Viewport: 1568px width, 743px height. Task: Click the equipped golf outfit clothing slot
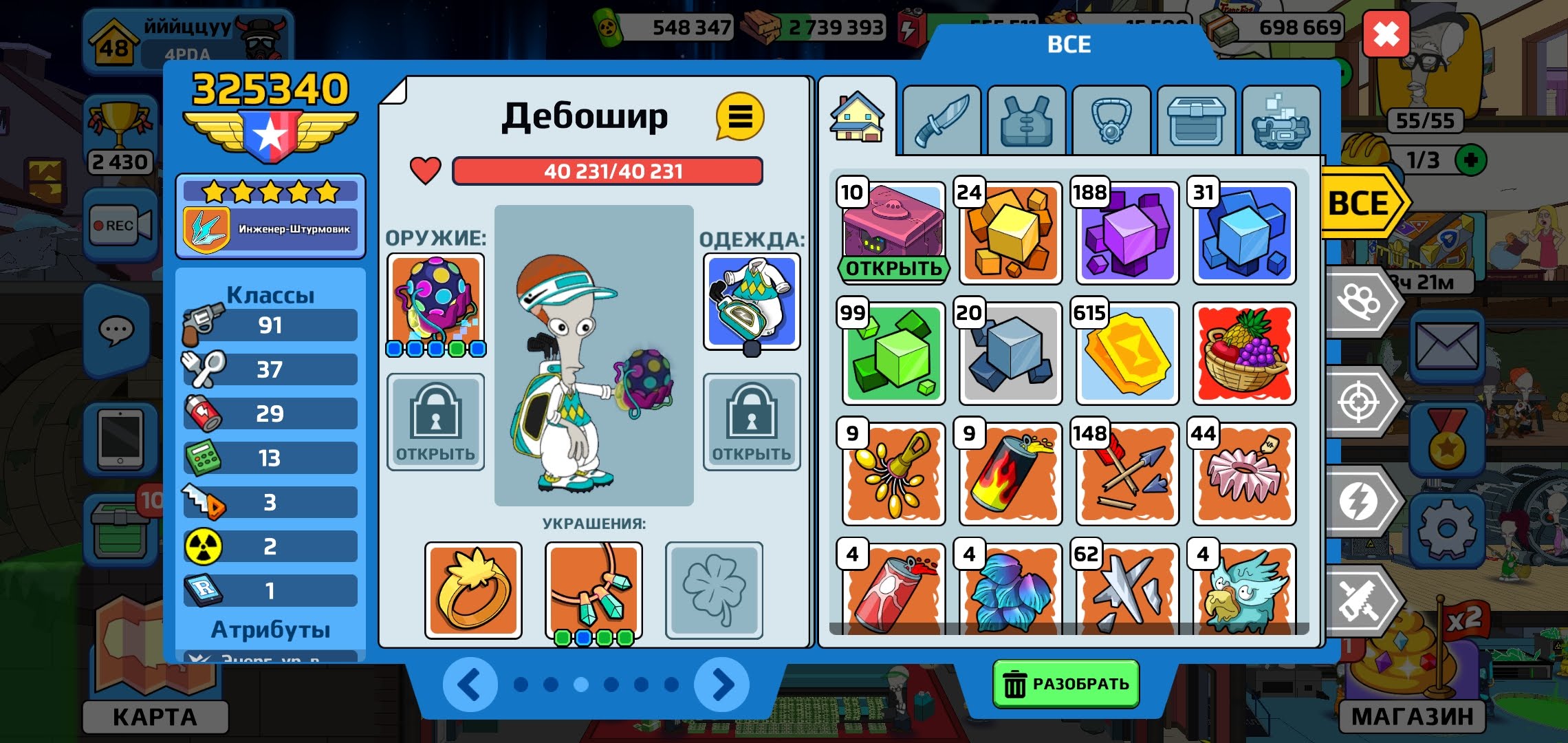click(x=752, y=301)
